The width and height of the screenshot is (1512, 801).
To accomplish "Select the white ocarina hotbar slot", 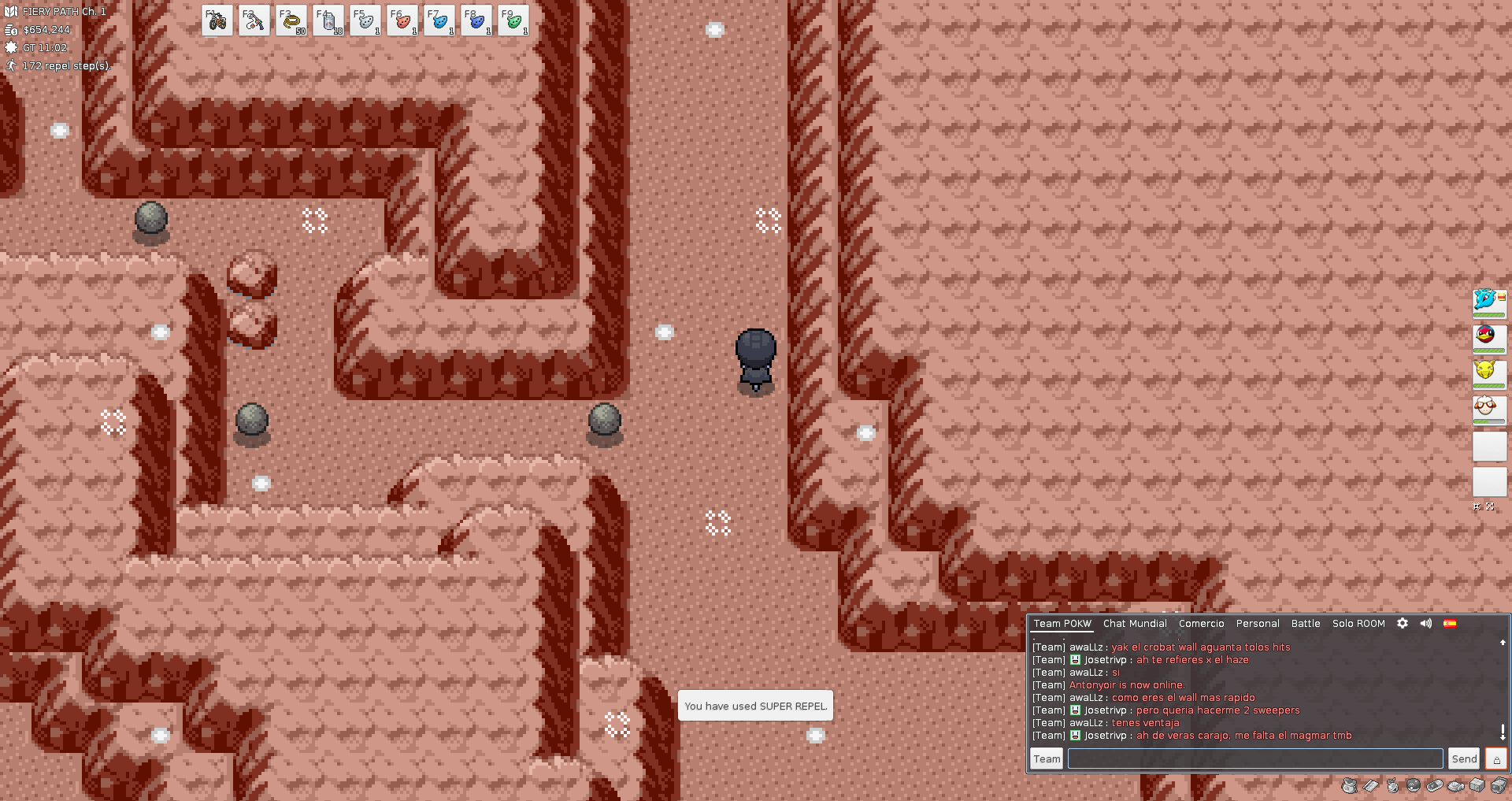I will pyautogui.click(x=365, y=21).
